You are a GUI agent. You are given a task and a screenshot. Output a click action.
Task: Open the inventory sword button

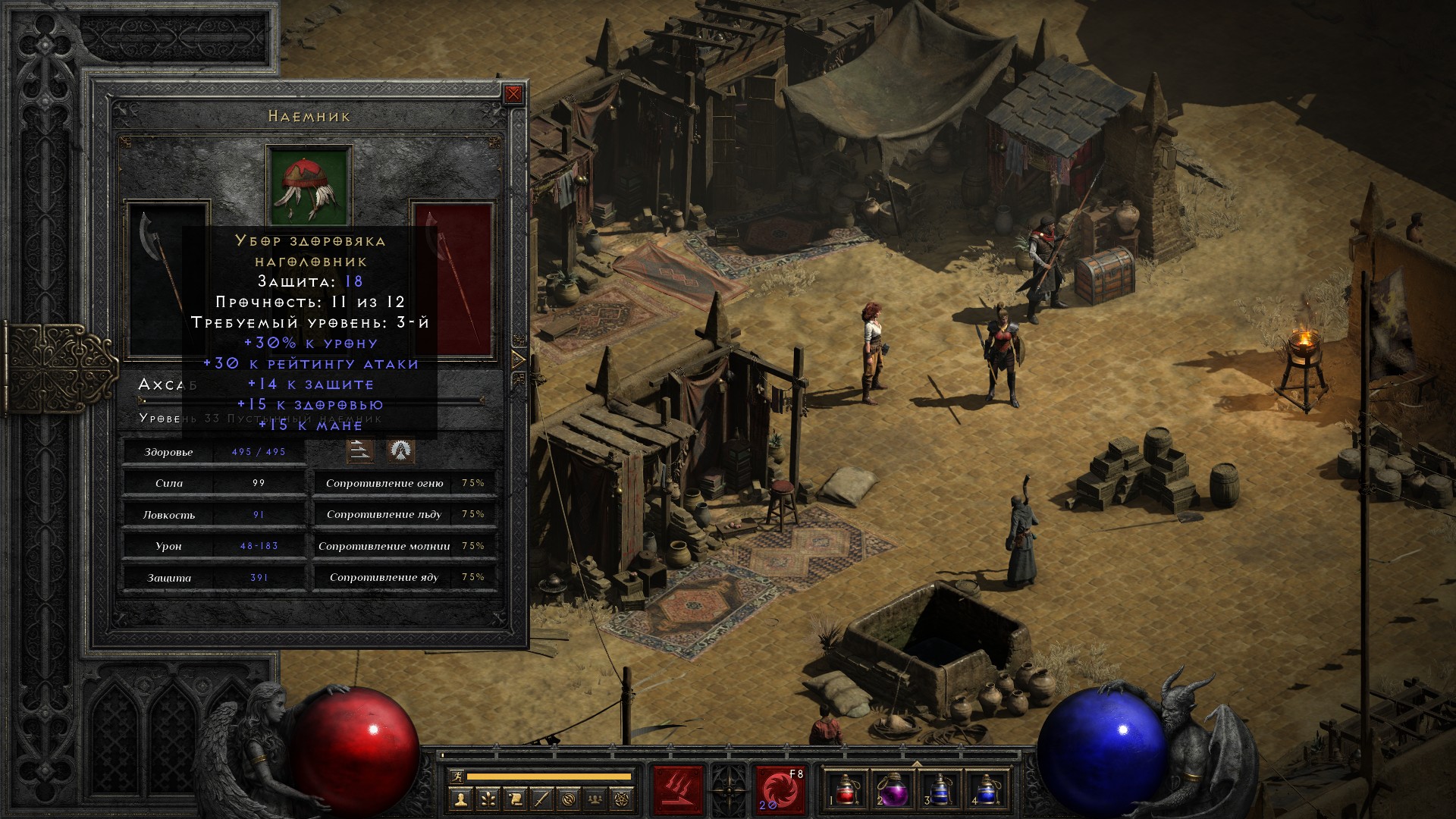pyautogui.click(x=542, y=799)
